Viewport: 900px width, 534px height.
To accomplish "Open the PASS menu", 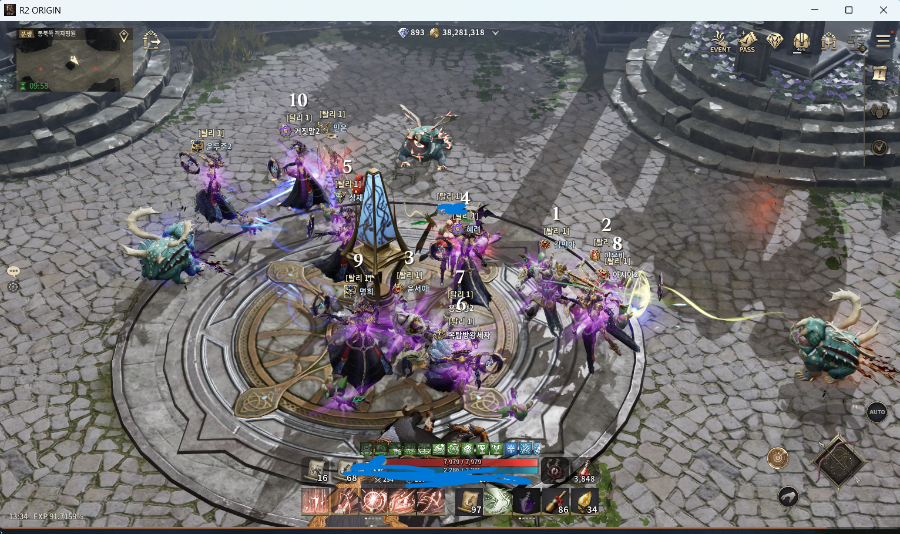I will (x=747, y=42).
